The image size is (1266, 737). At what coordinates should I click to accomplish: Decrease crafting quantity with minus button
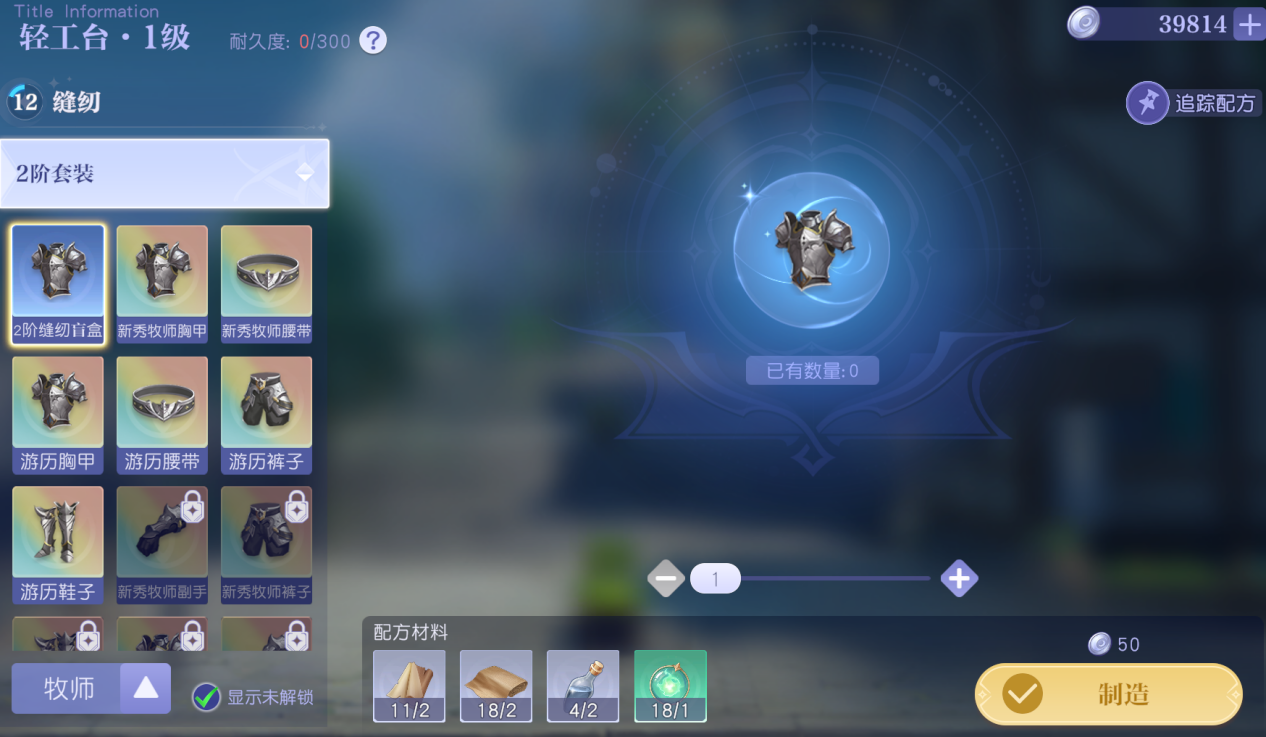[666, 578]
